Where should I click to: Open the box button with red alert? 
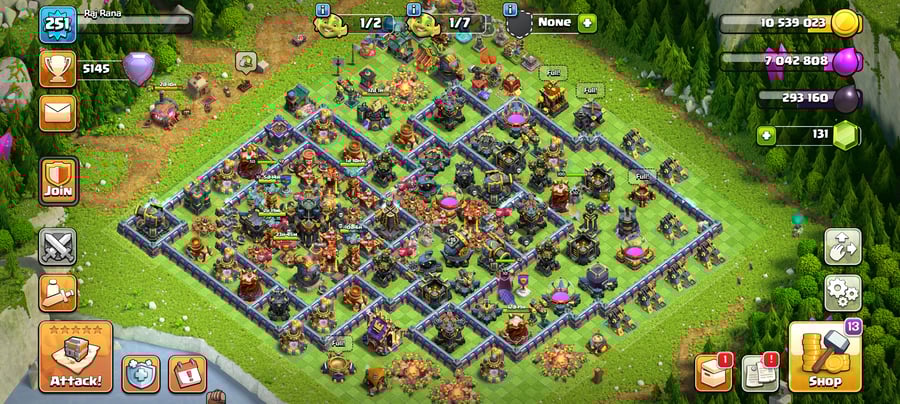pyautogui.click(x=712, y=373)
